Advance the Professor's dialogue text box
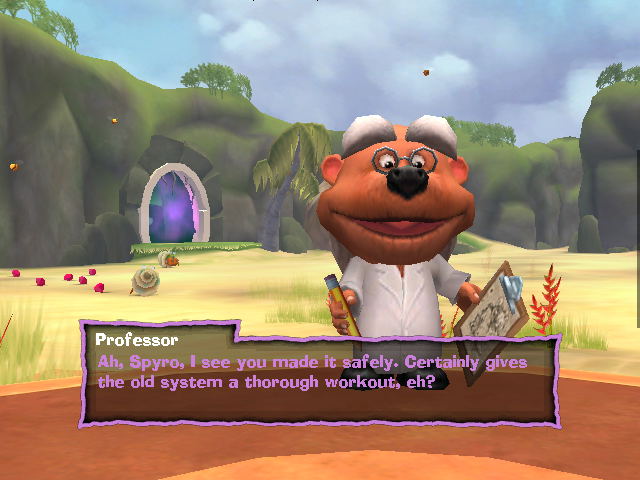This screenshot has width=640, height=480. [x=318, y=372]
